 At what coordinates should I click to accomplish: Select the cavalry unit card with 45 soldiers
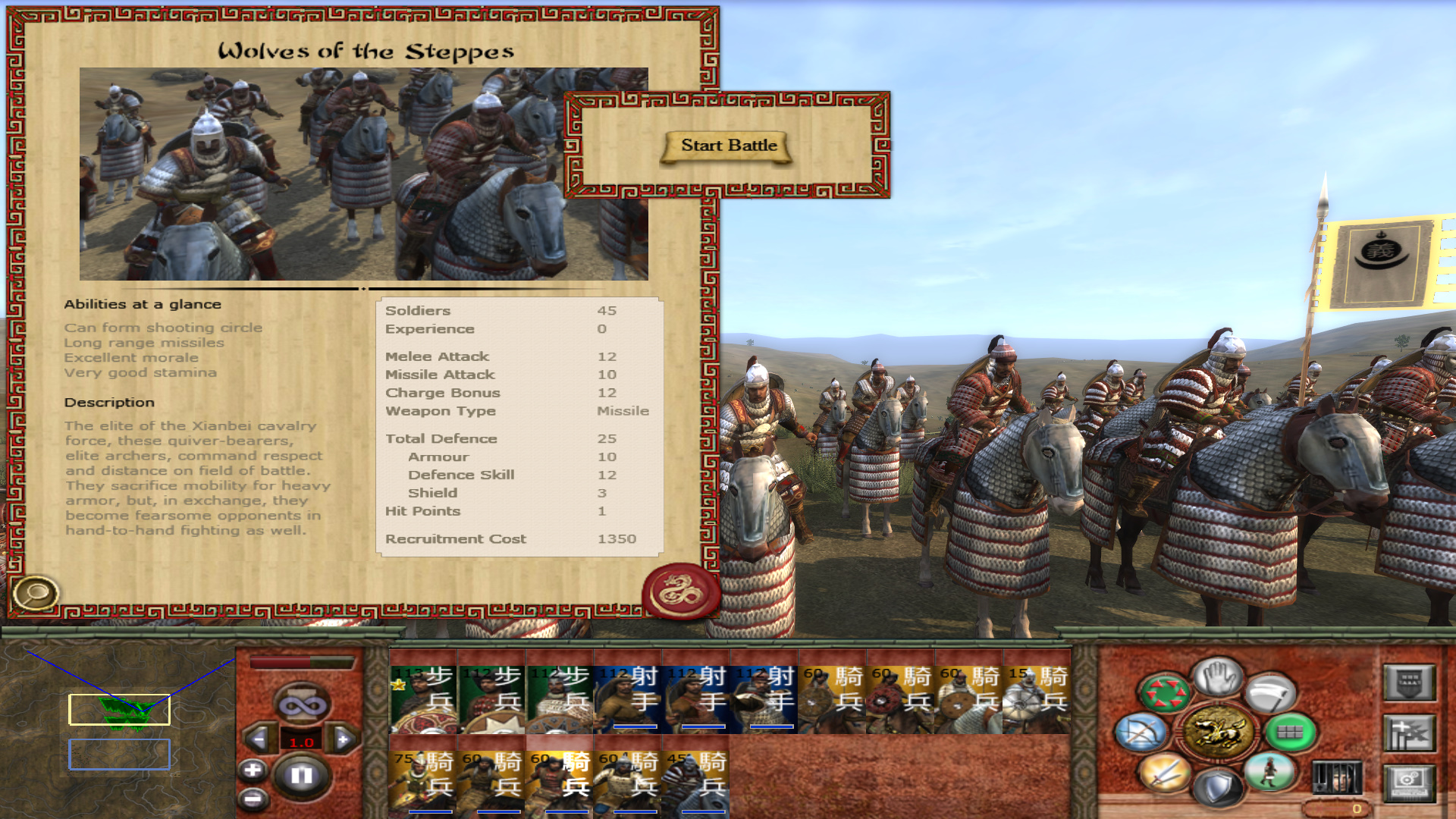pos(695,783)
